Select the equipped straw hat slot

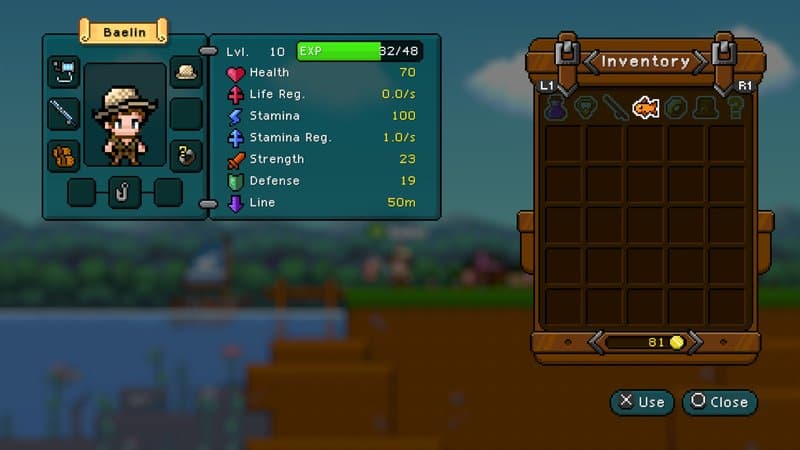tap(186, 72)
